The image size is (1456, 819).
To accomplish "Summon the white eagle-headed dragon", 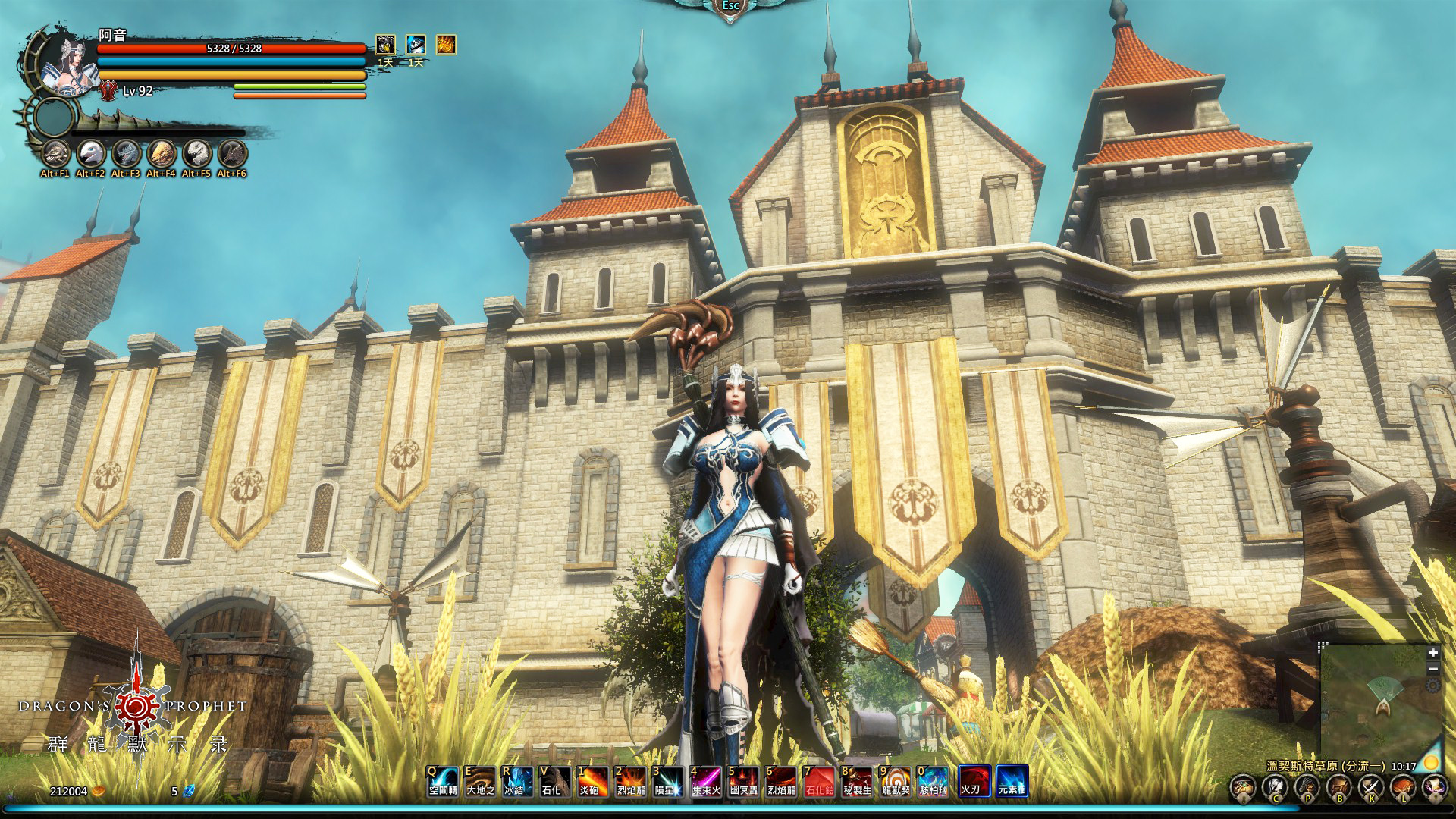I will (90, 154).
